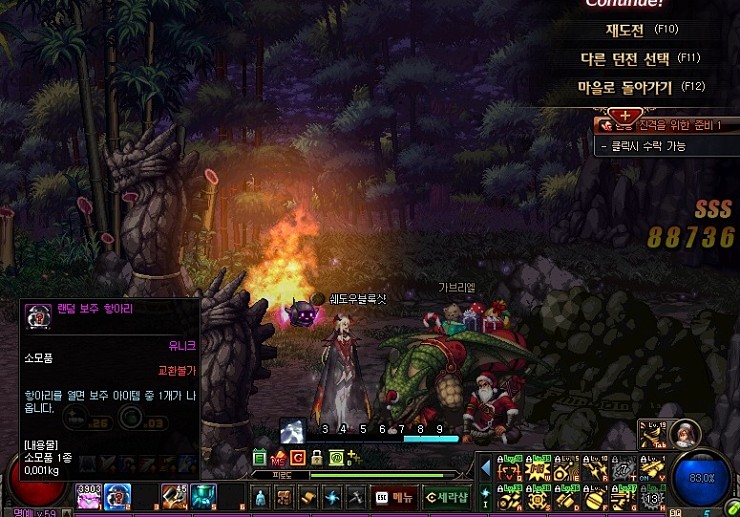The height and width of the screenshot is (517, 740).
Task: Click the red G icon above fatigue bar
Action: [297, 457]
